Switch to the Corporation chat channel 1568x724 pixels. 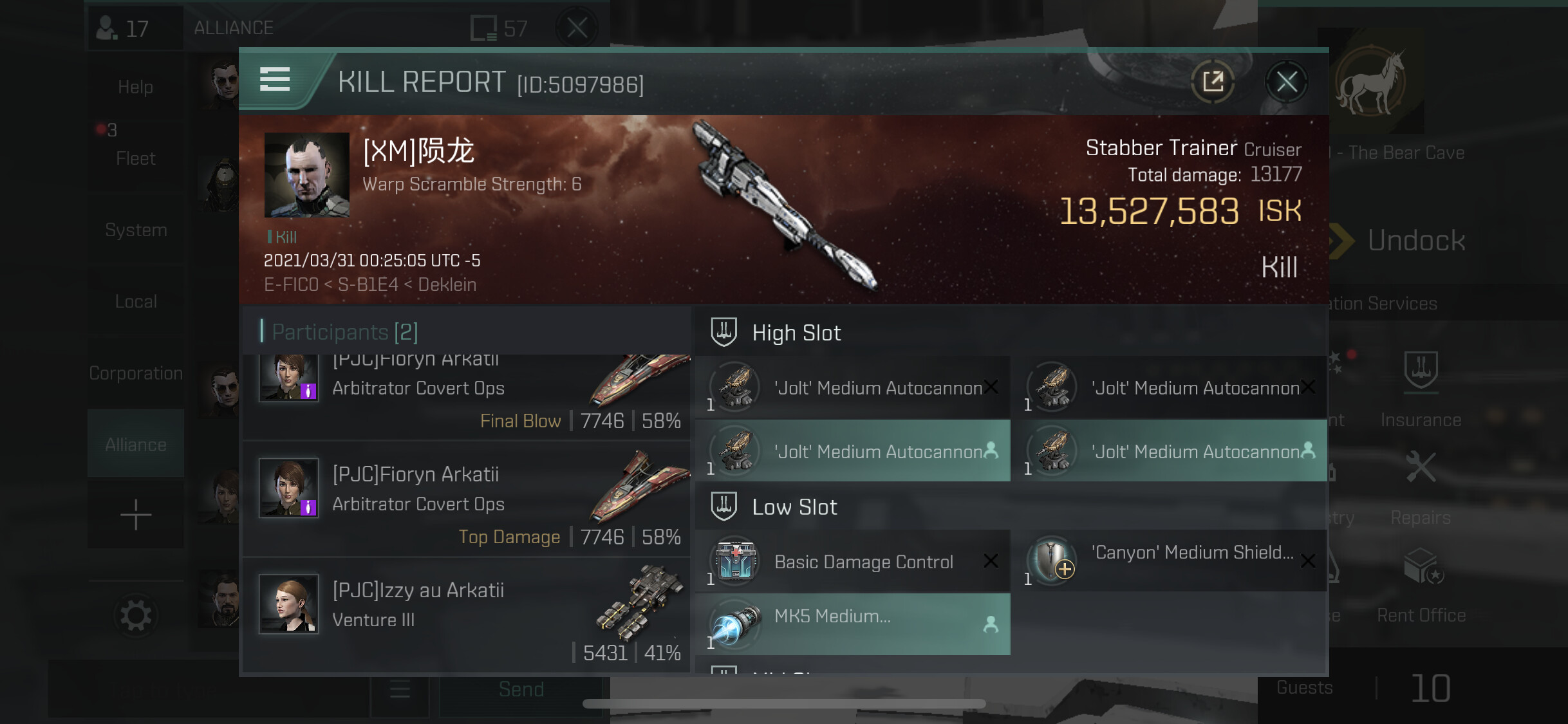136,373
